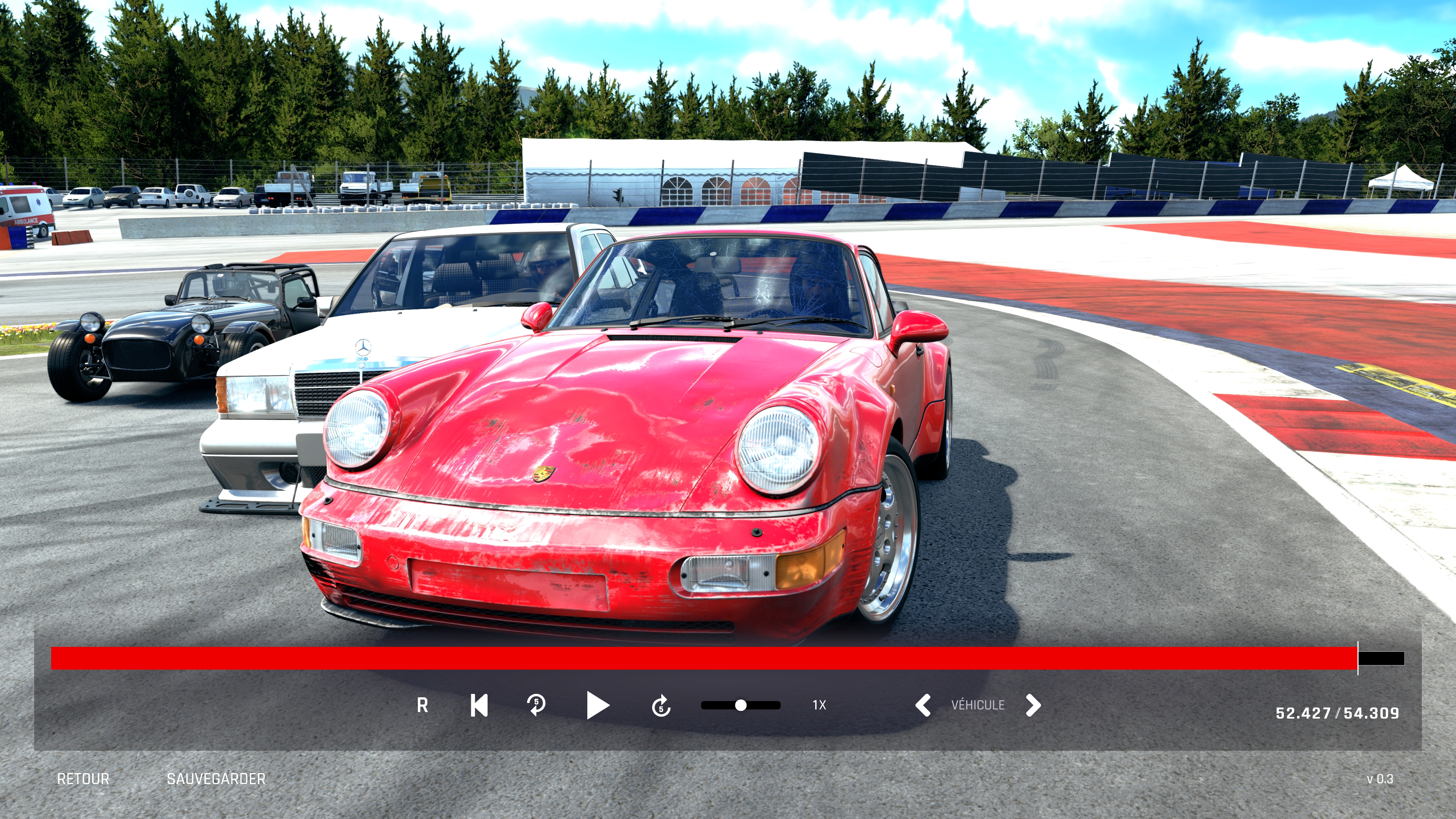Seek within the red replay timeline
Viewport: 1456px width, 819px height.
pyautogui.click(x=704, y=659)
